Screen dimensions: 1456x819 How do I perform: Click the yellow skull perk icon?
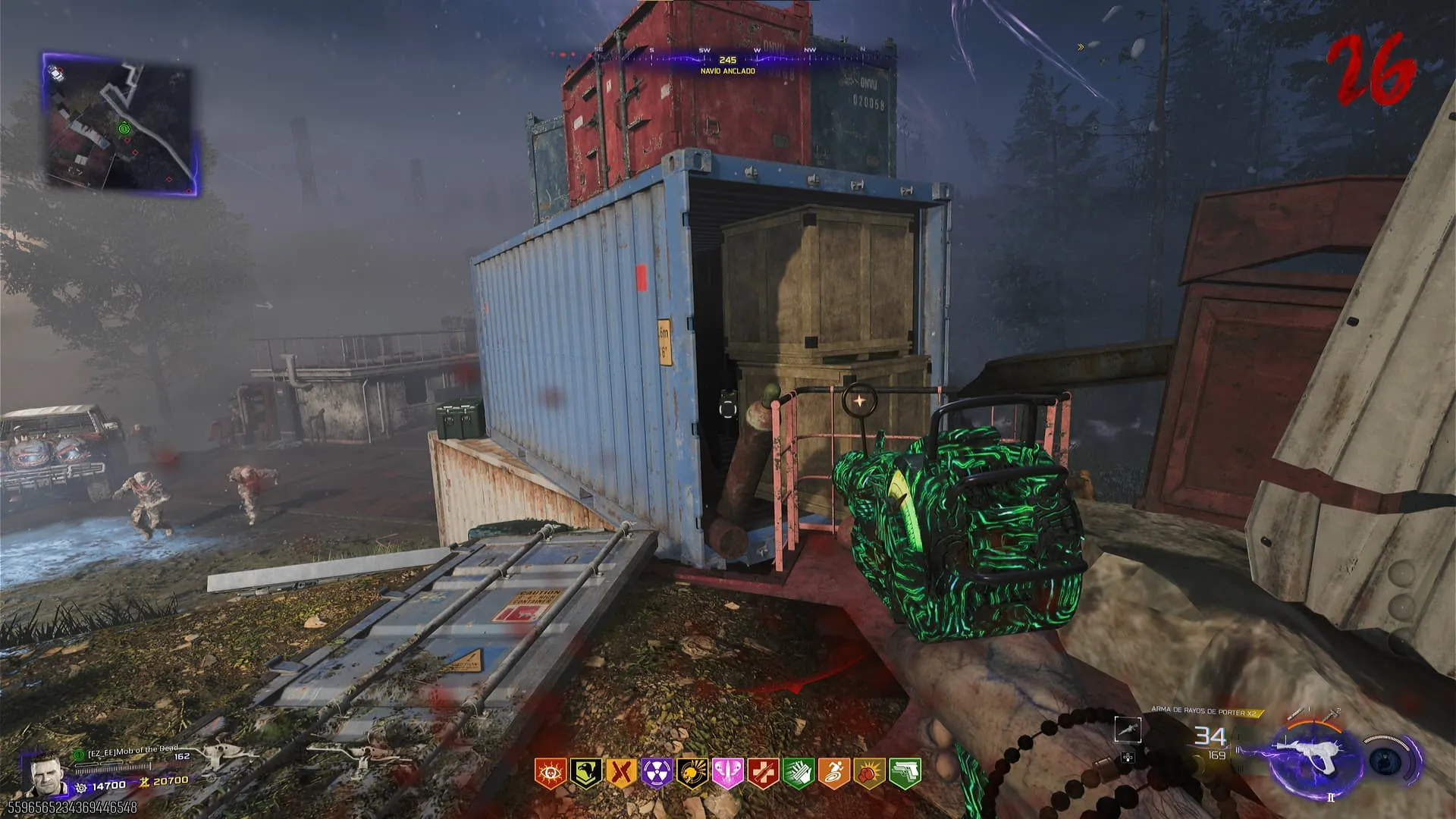692,773
